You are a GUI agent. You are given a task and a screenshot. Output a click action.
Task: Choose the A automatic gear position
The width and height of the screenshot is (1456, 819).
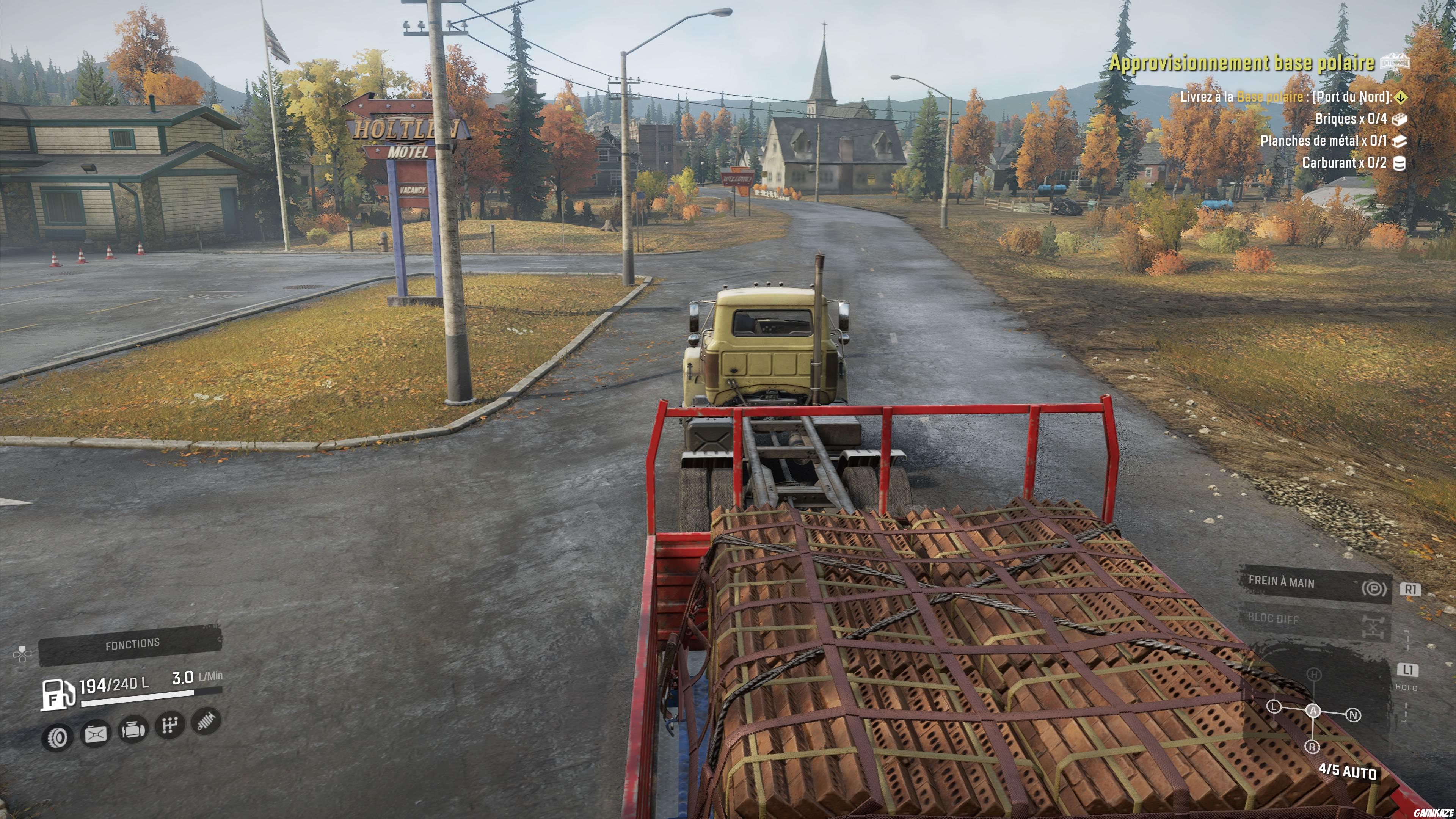[1313, 711]
